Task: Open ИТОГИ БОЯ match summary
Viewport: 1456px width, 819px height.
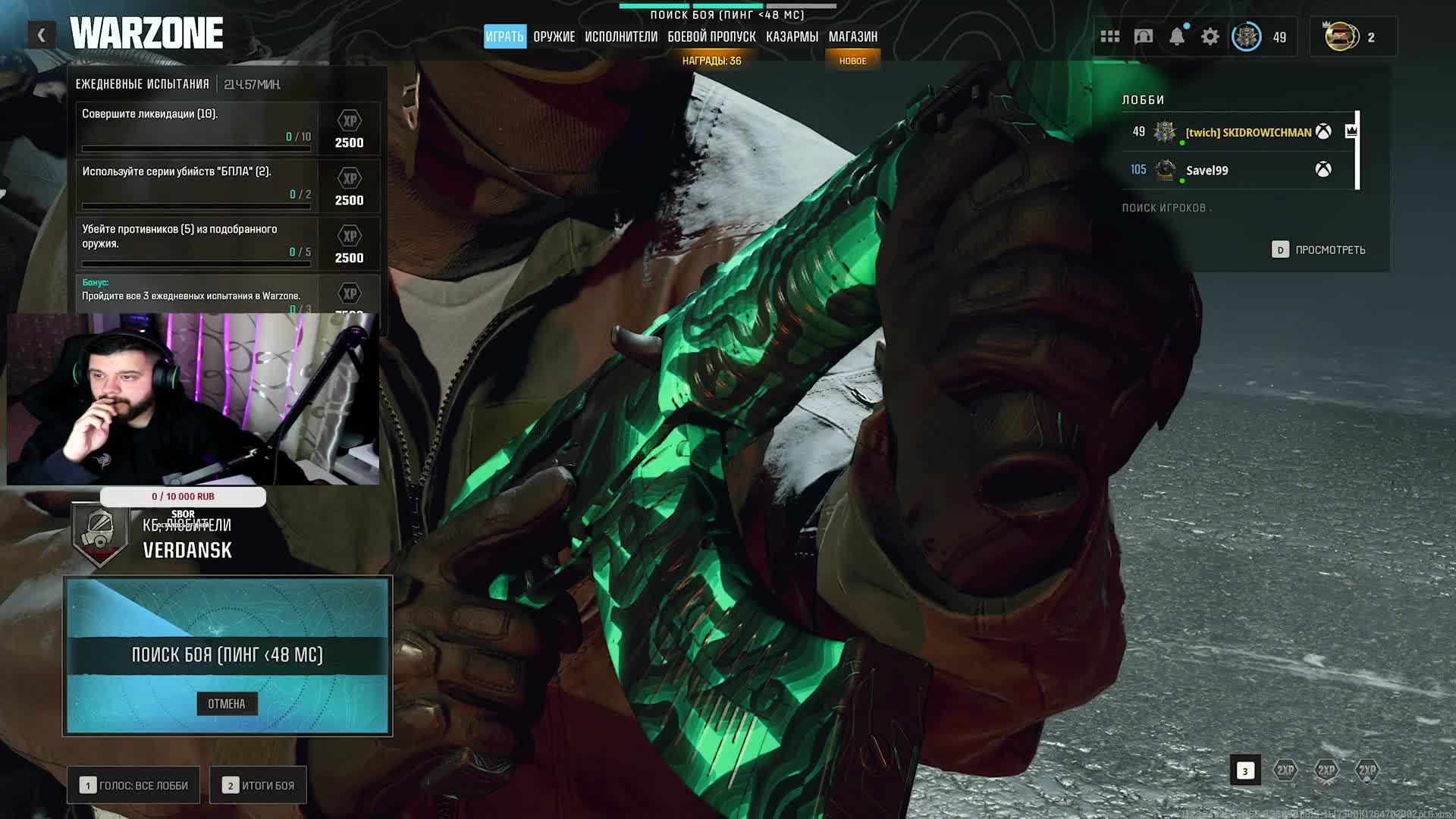Action: (x=259, y=786)
